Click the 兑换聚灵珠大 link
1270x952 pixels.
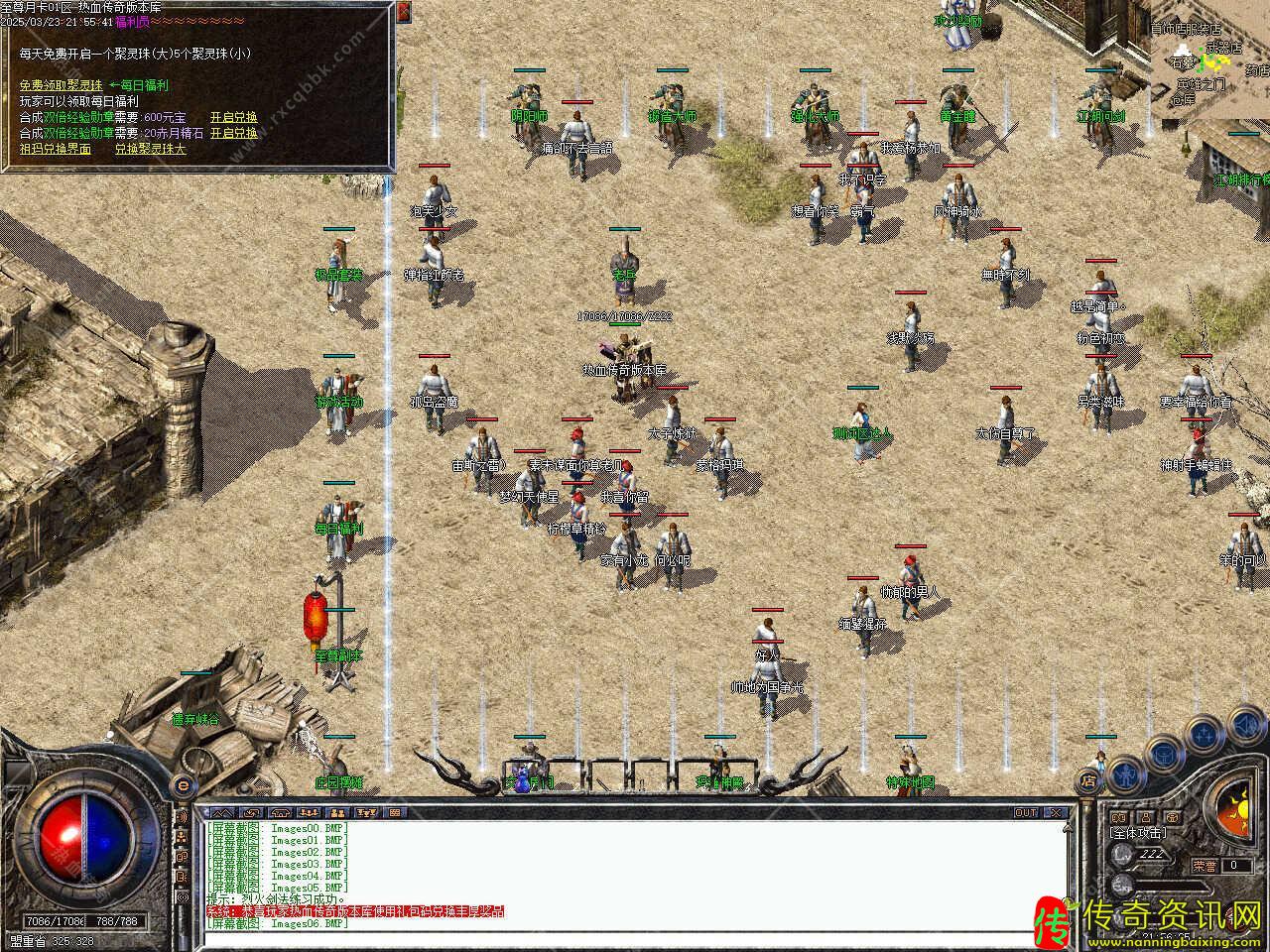pyautogui.click(x=151, y=149)
